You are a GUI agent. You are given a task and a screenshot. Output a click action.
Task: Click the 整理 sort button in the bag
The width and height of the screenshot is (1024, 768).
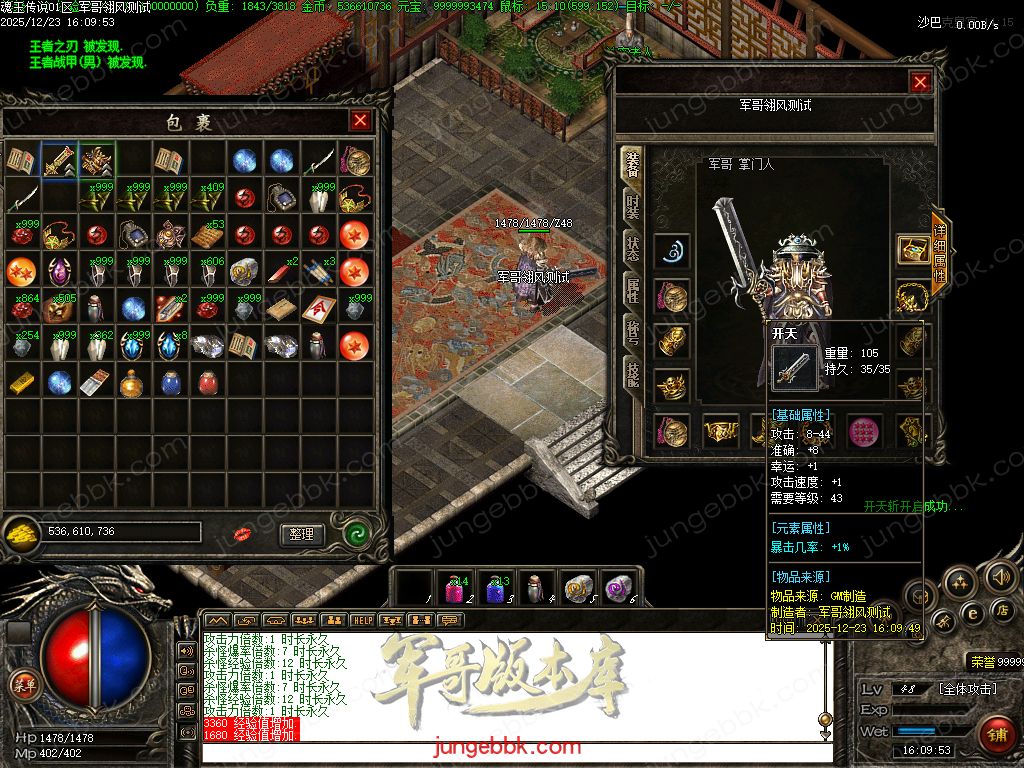click(x=302, y=534)
